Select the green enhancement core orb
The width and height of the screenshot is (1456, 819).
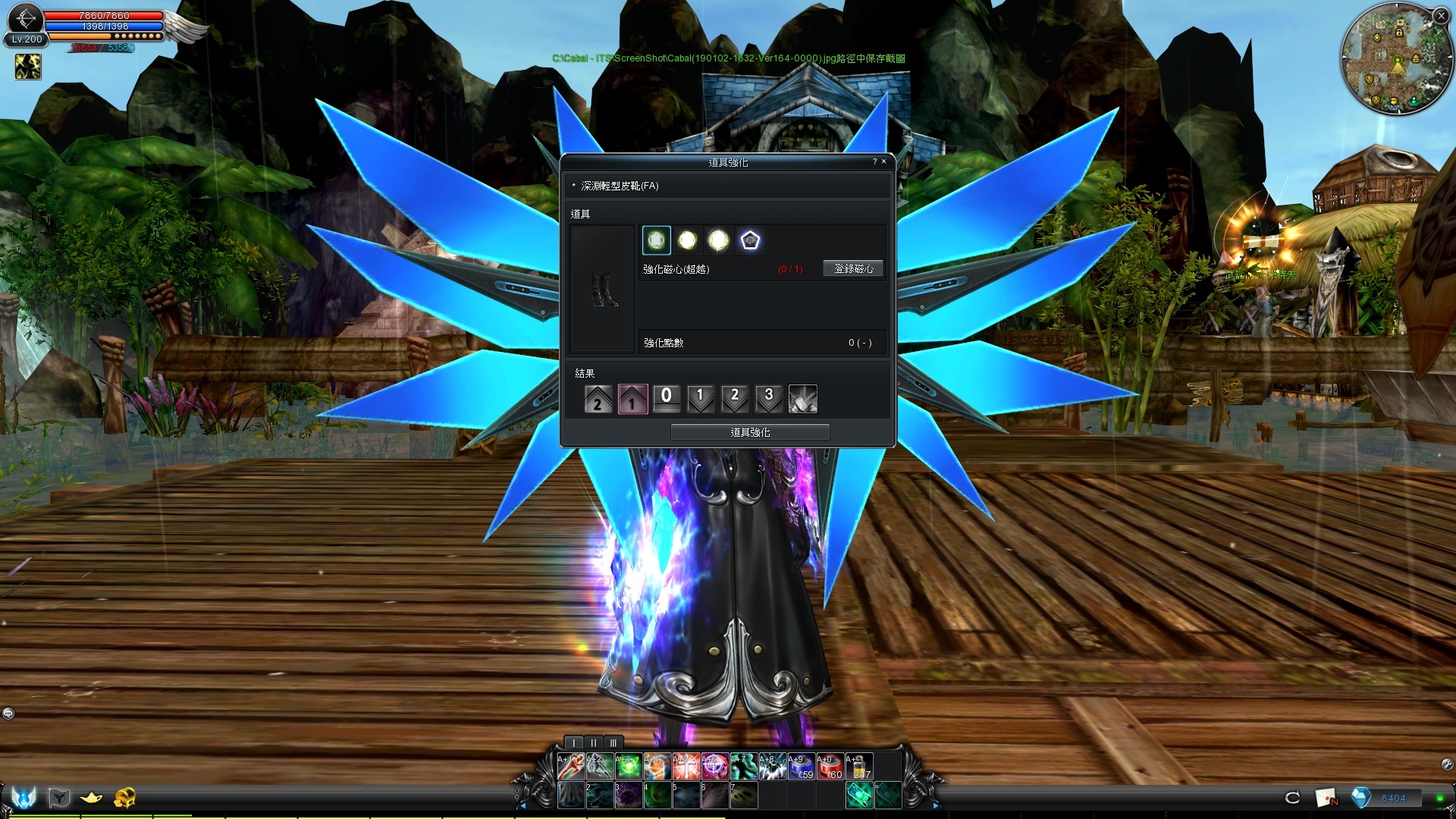pos(655,239)
